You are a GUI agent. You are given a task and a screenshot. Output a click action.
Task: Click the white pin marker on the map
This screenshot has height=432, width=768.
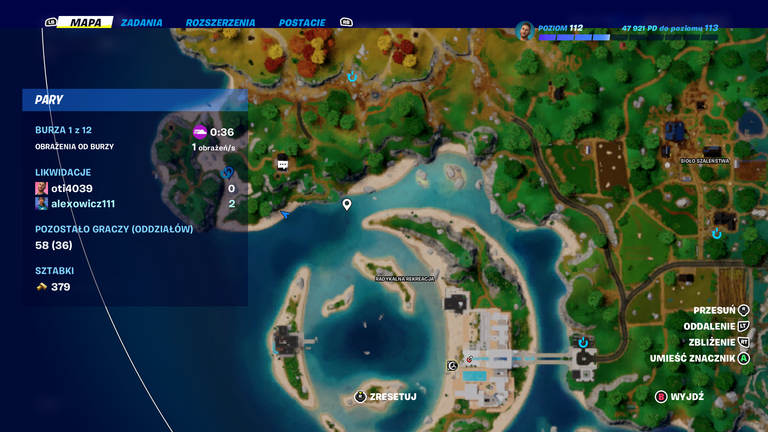(347, 204)
